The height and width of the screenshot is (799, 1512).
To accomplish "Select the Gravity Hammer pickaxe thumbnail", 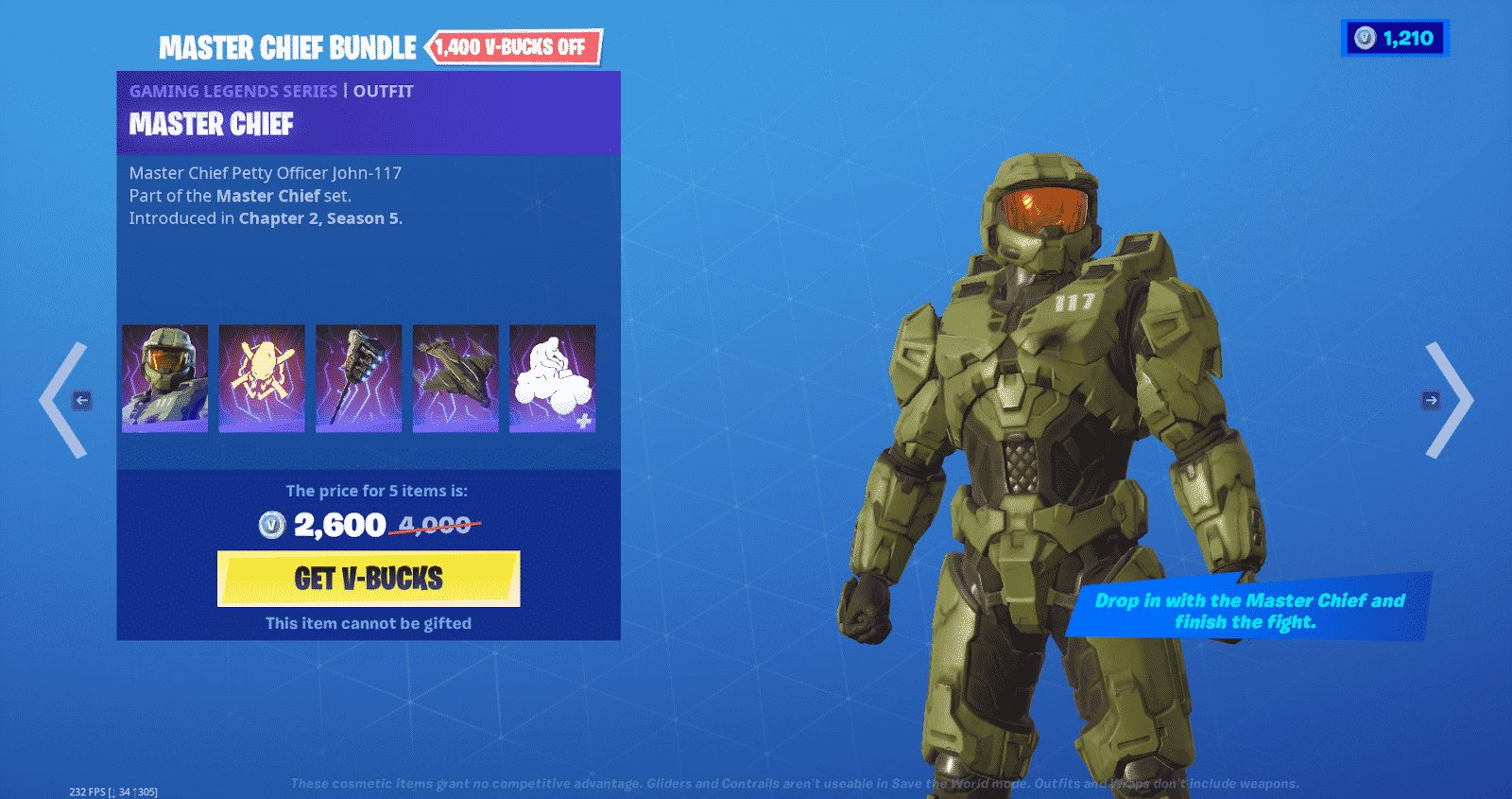I will 359,377.
